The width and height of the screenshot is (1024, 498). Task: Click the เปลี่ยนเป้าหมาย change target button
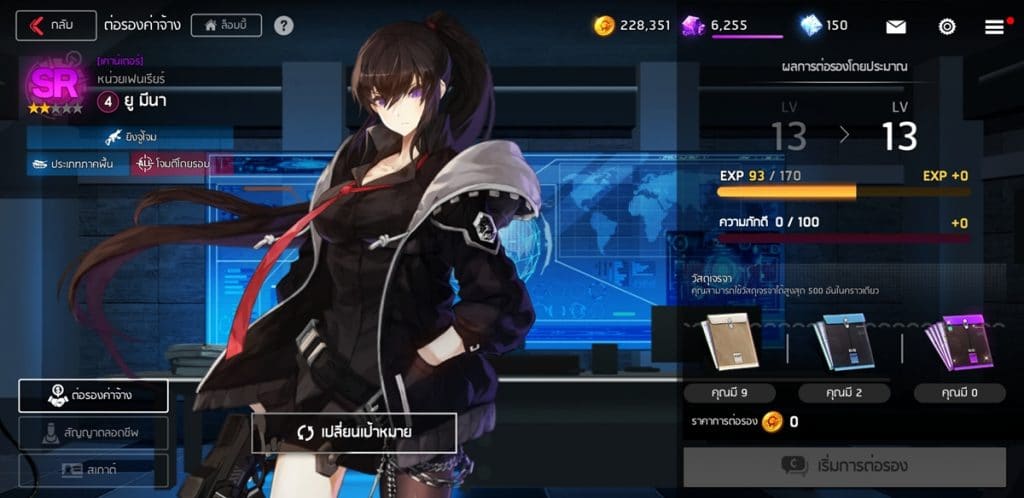tap(354, 432)
